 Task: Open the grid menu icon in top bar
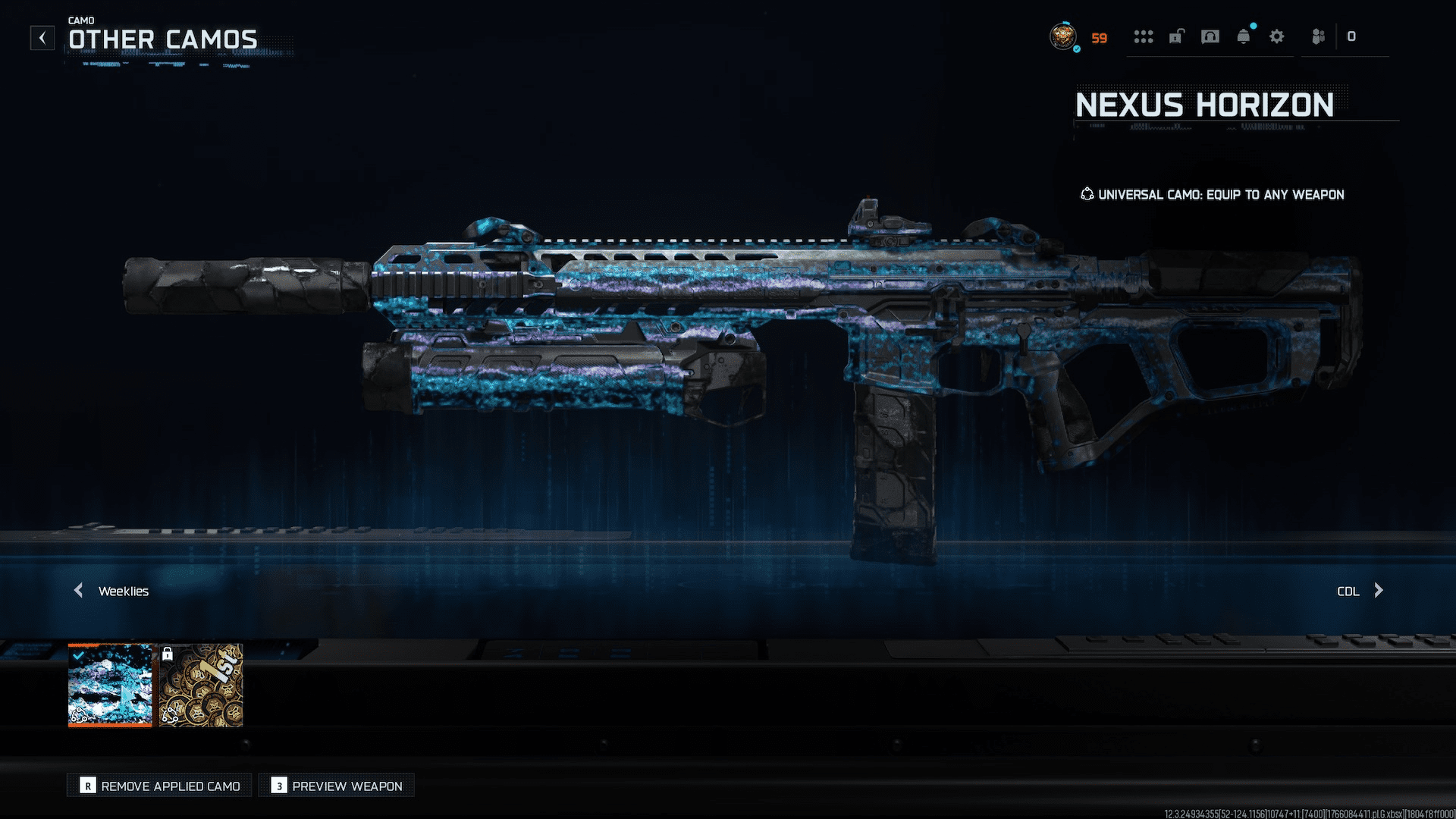[x=1144, y=37]
